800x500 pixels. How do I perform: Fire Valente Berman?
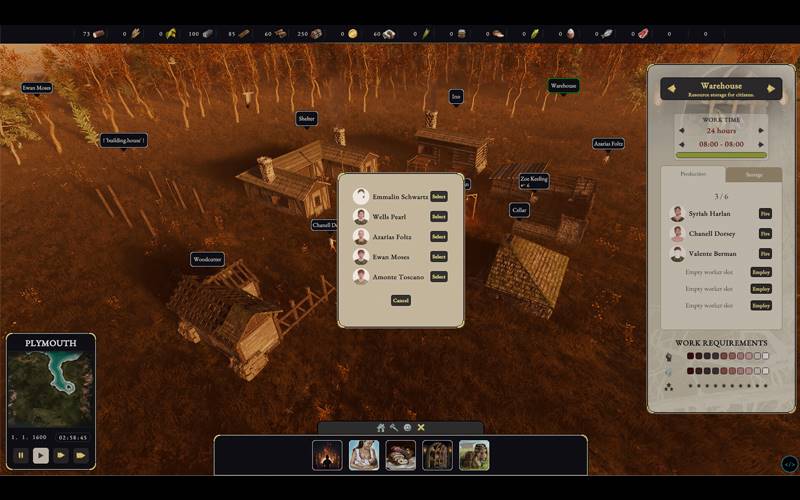click(x=765, y=254)
